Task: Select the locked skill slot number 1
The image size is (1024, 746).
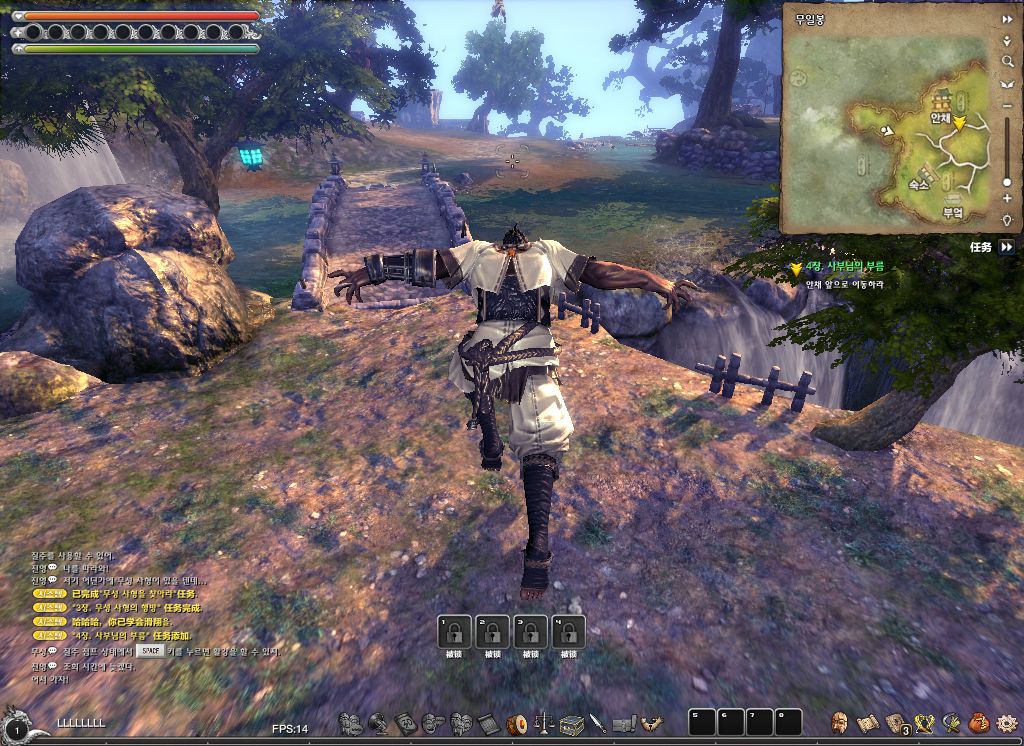Action: coord(453,632)
